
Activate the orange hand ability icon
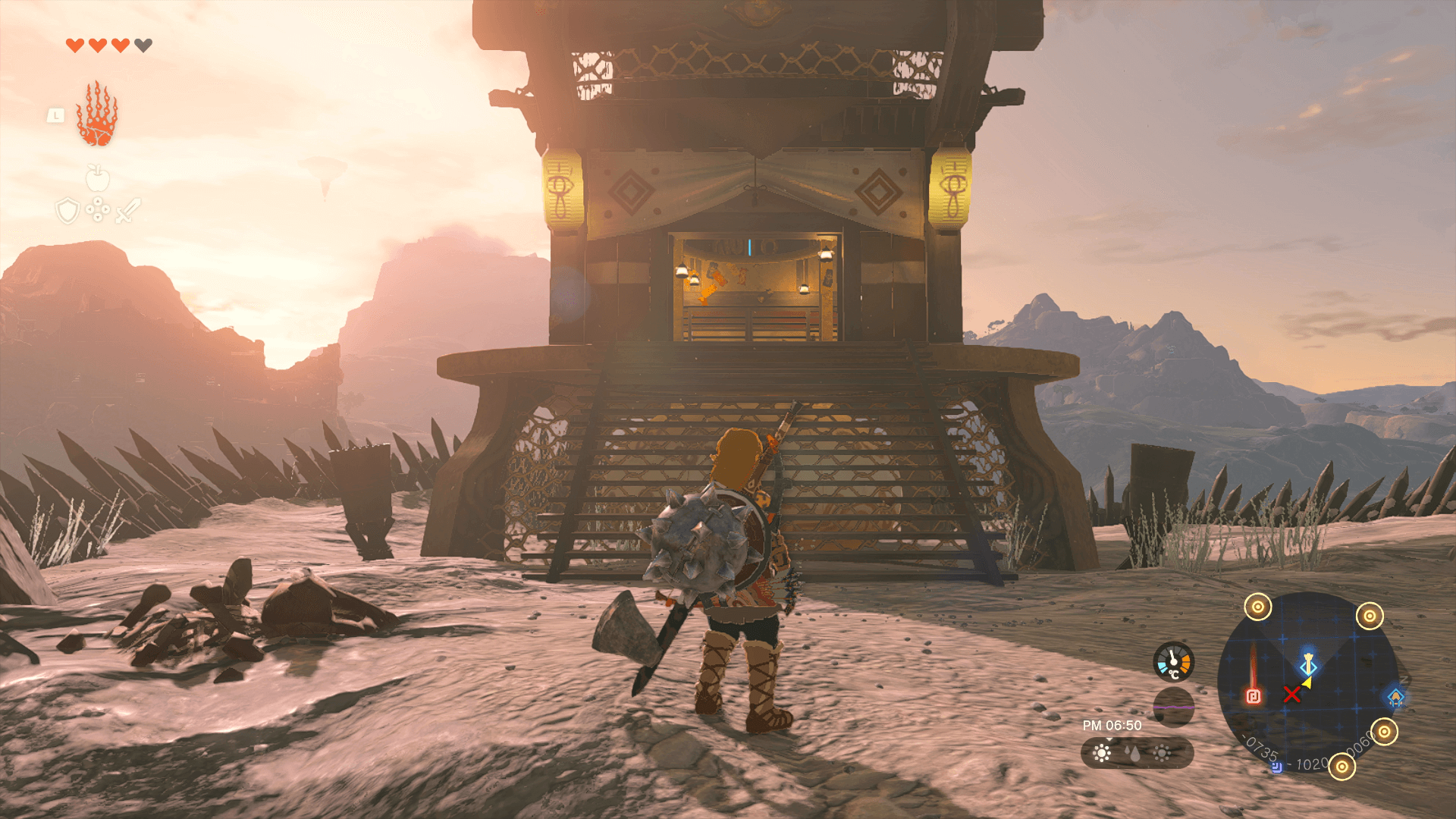97,115
